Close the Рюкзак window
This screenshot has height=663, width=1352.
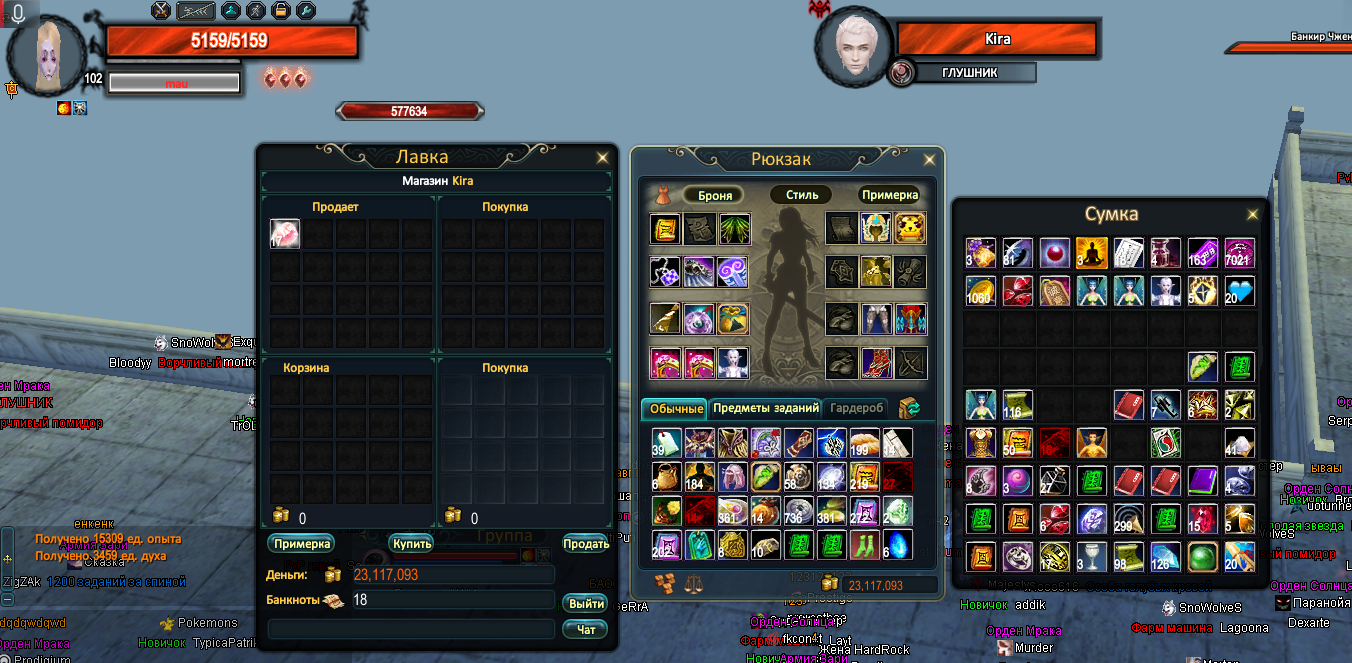(x=930, y=159)
